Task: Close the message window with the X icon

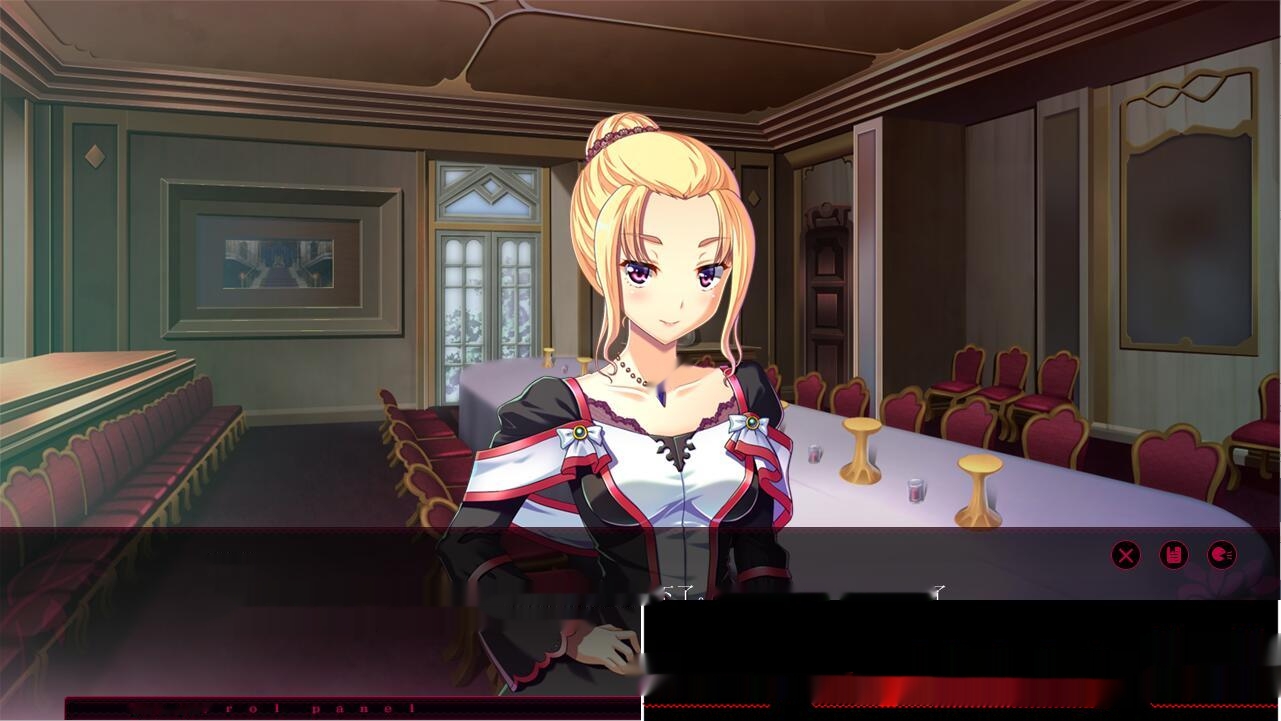Action: 1127,555
